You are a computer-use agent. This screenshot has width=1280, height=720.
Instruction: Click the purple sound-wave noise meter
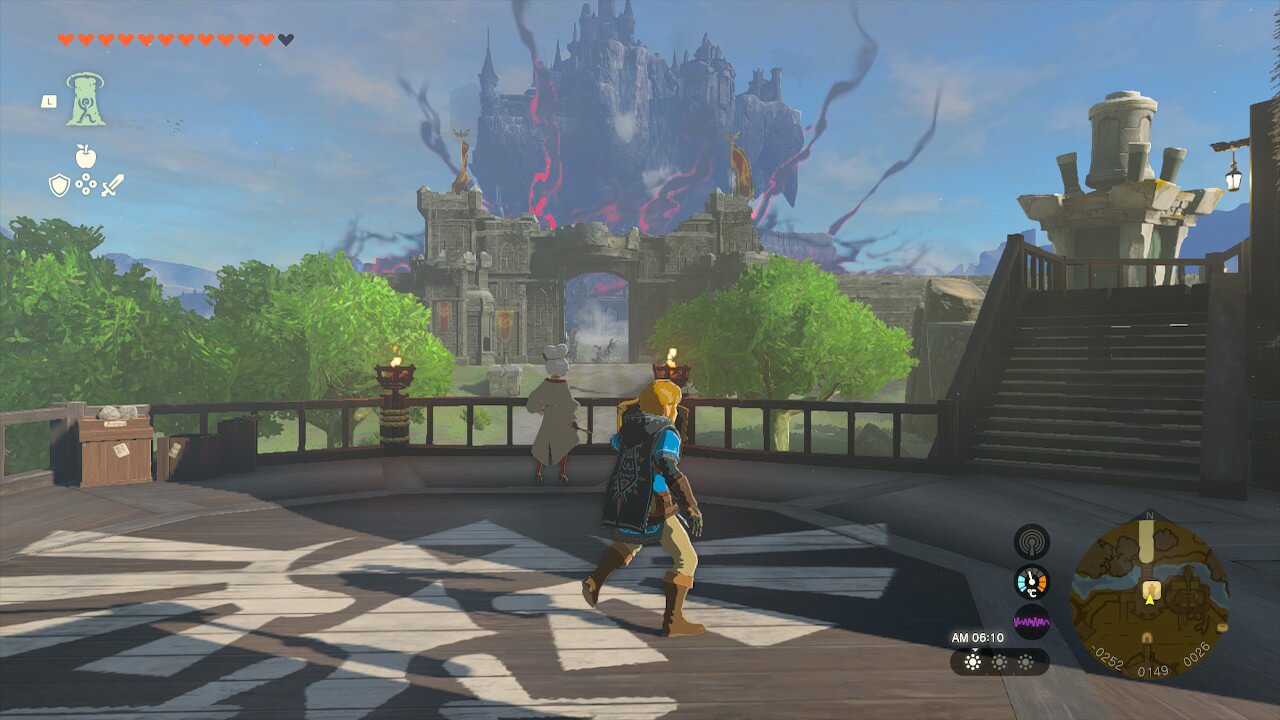click(x=1031, y=621)
